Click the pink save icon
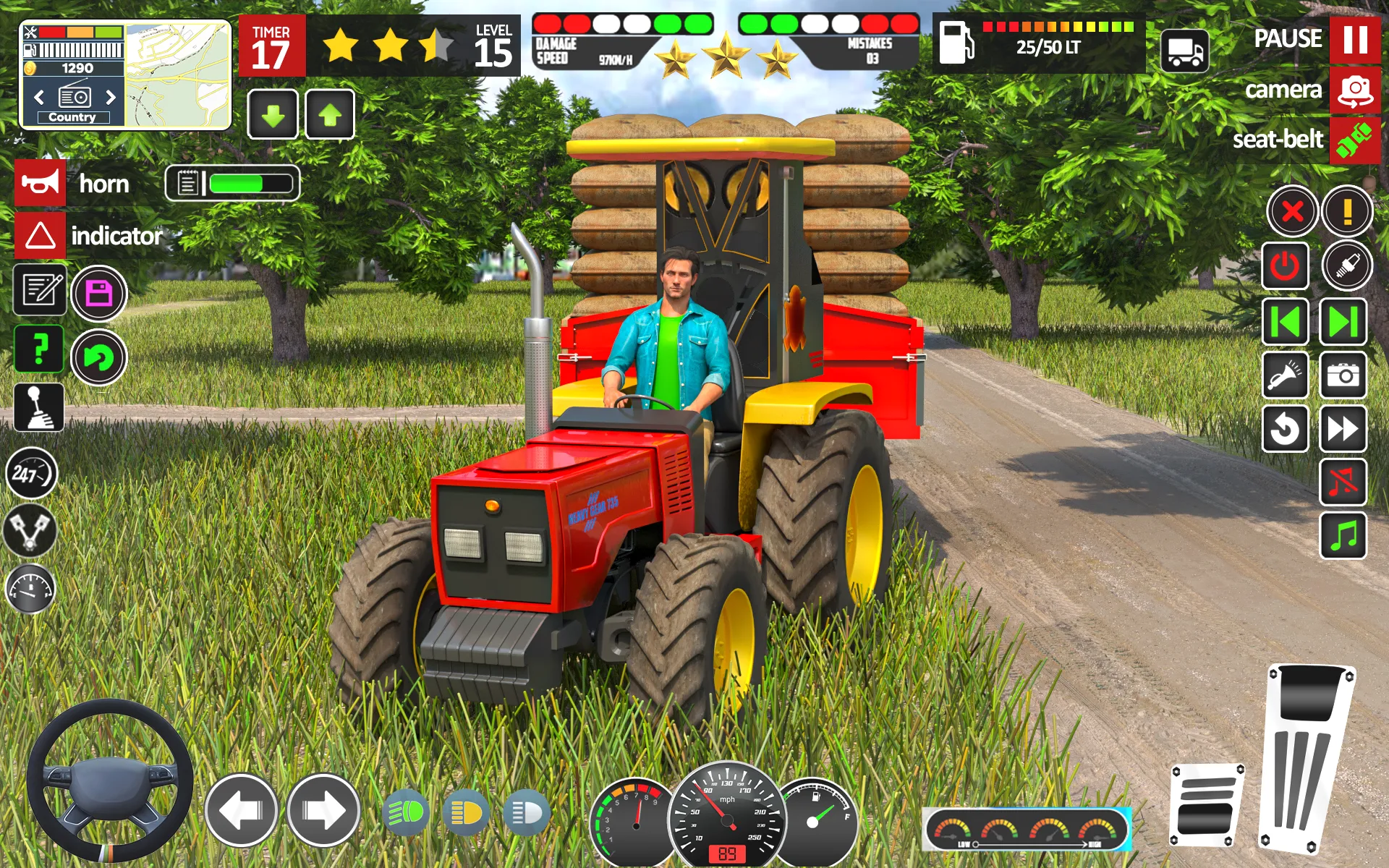1389x868 pixels. point(98,293)
